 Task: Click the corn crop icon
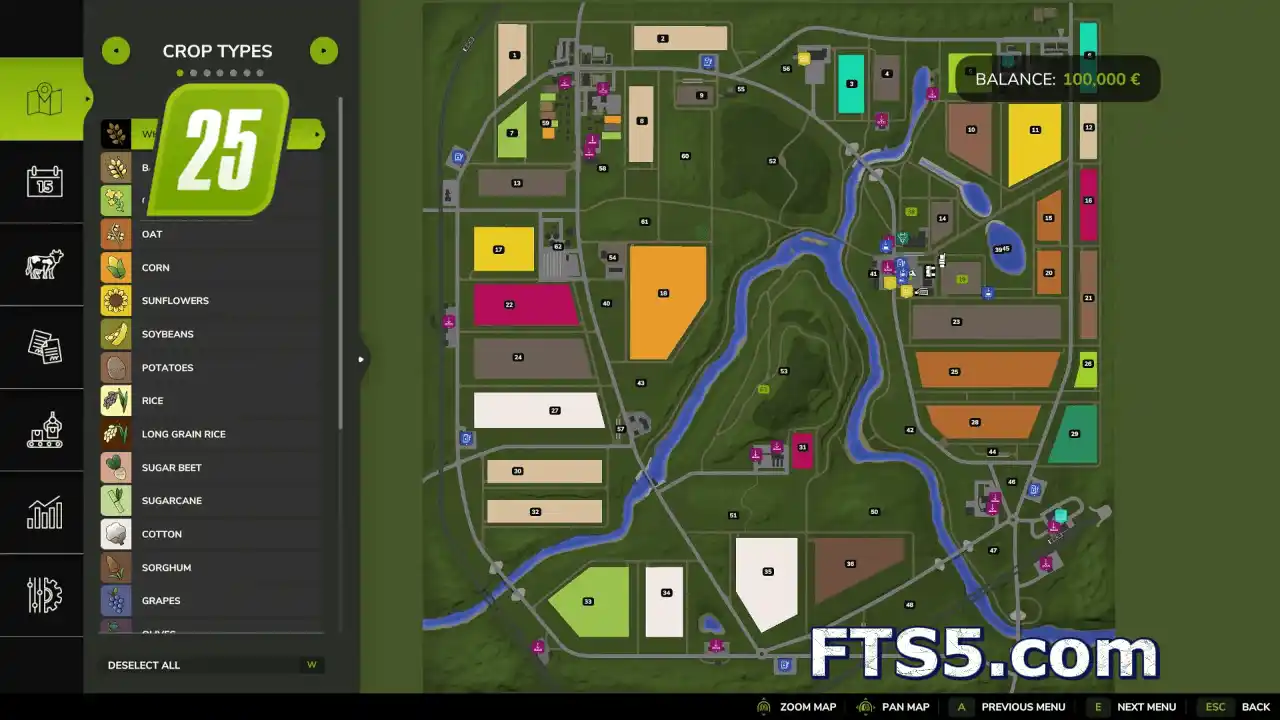(115, 267)
